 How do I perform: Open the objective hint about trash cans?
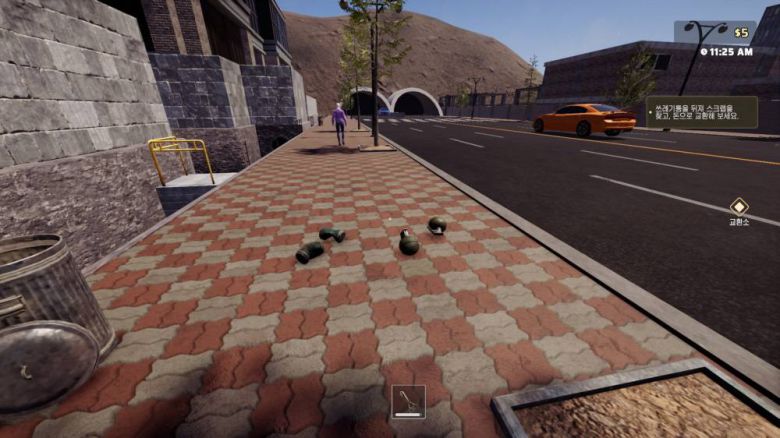point(702,111)
